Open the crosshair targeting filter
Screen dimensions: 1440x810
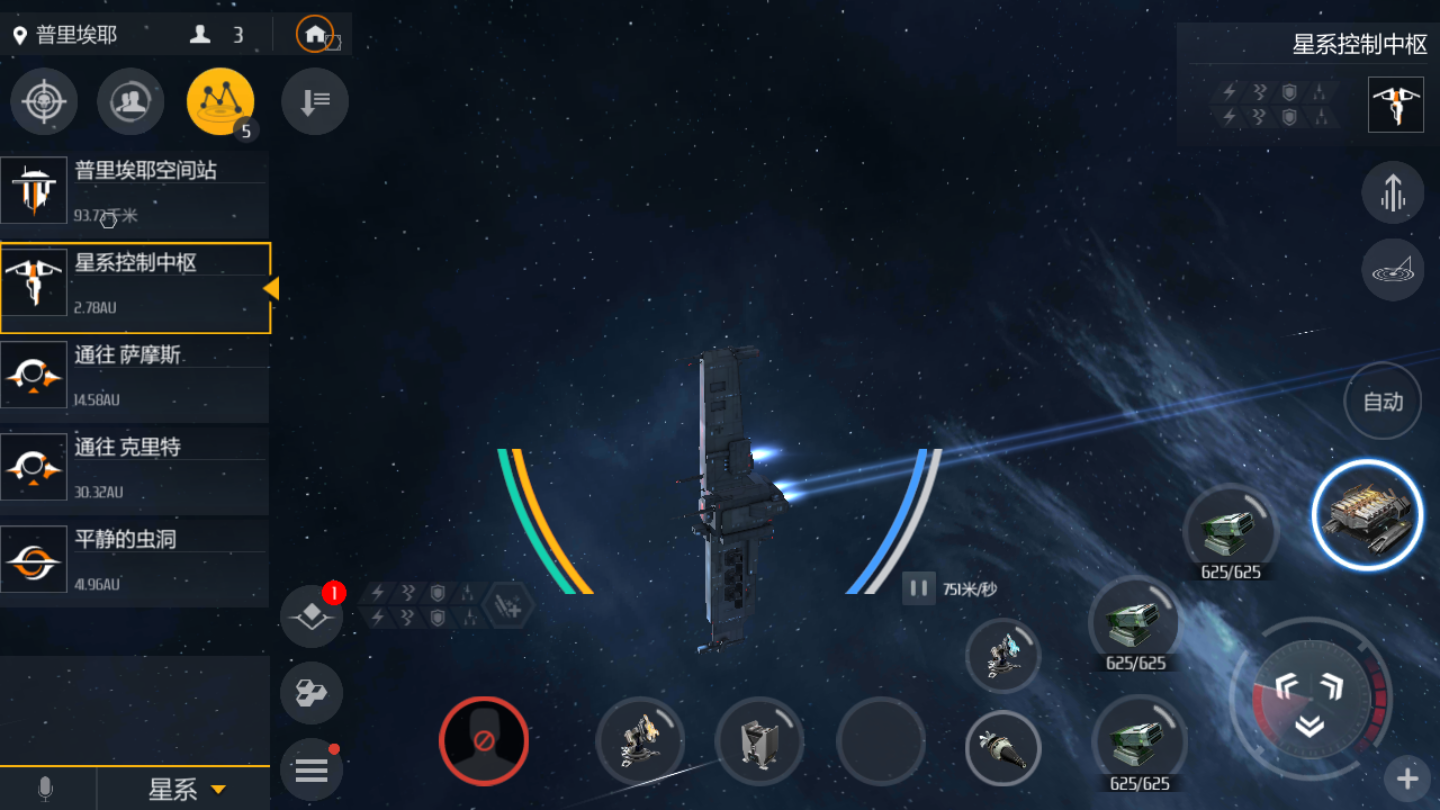(x=44, y=101)
